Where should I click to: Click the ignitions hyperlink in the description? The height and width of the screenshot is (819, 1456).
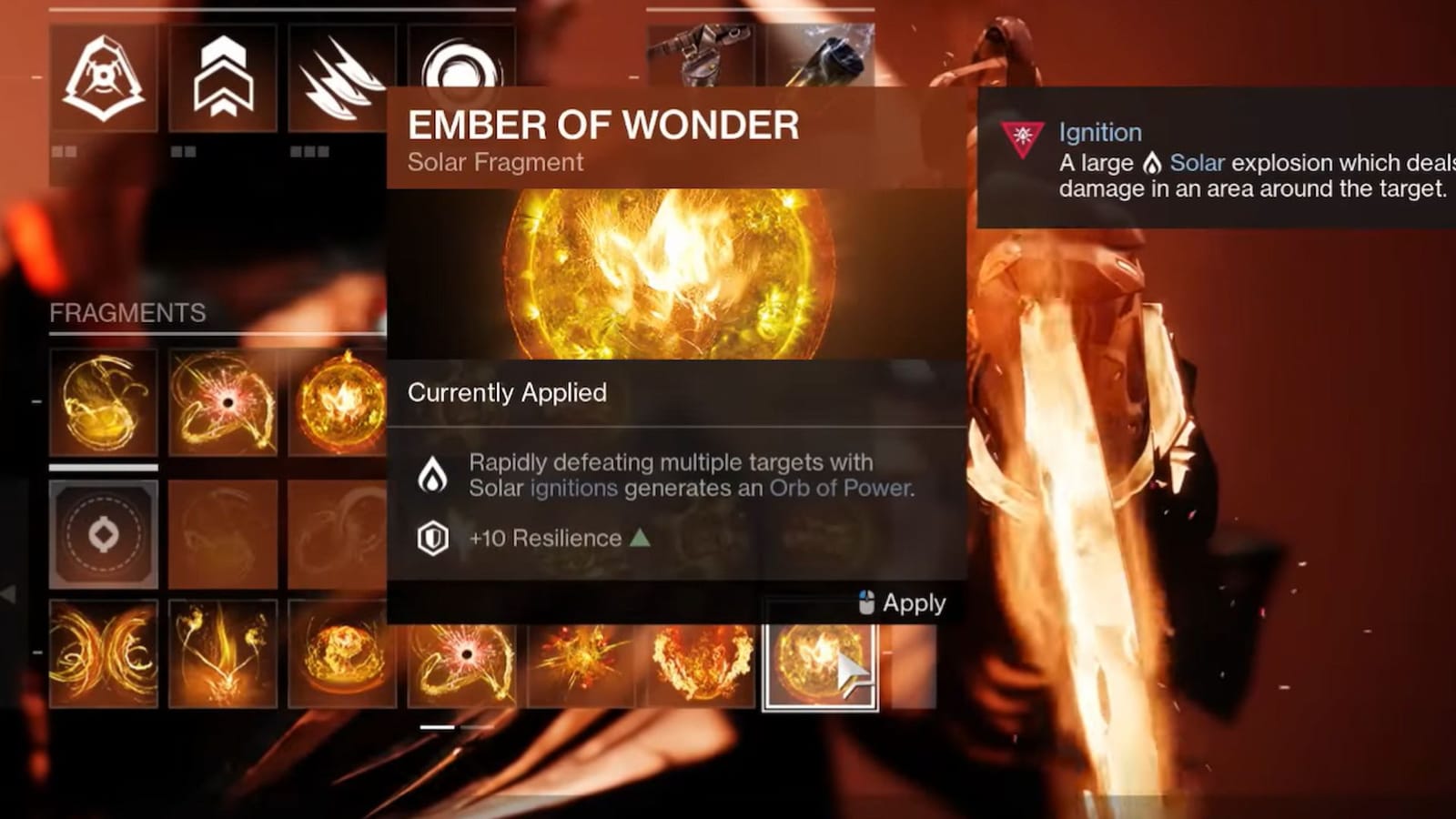571,488
